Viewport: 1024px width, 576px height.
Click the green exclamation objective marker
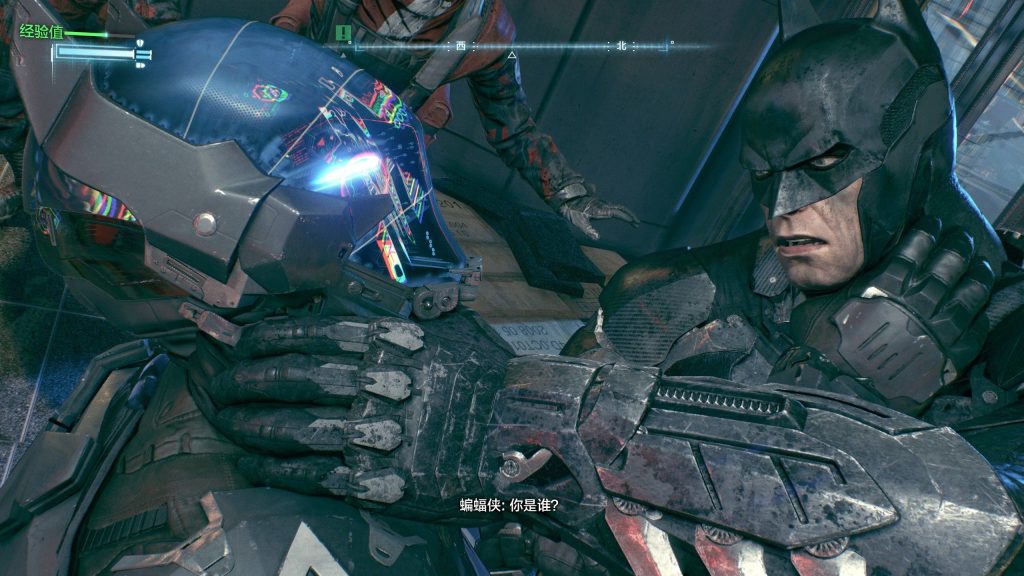(x=344, y=34)
